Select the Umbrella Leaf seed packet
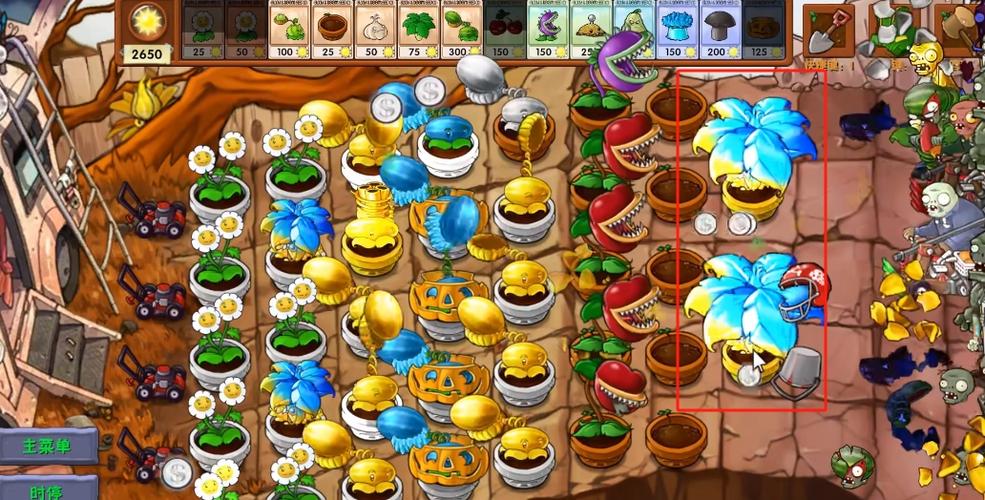 418,30
